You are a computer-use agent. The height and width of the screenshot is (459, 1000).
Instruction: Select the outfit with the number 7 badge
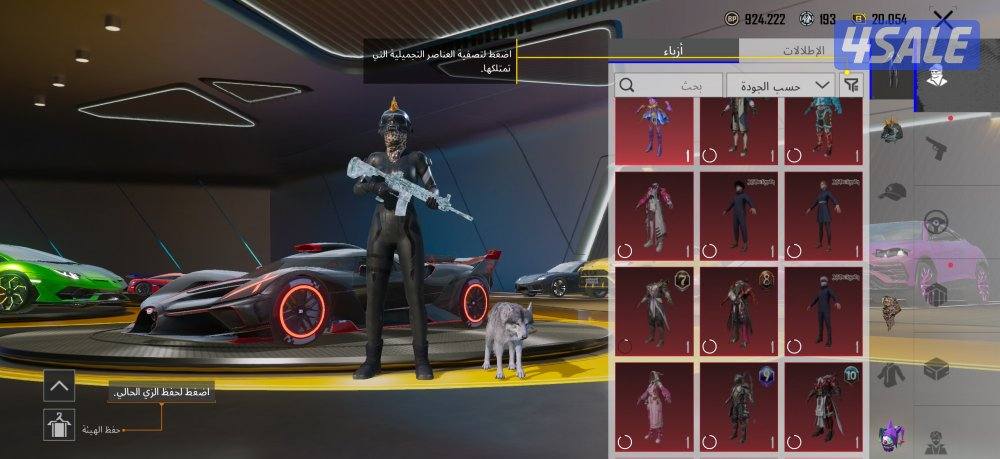pos(654,308)
